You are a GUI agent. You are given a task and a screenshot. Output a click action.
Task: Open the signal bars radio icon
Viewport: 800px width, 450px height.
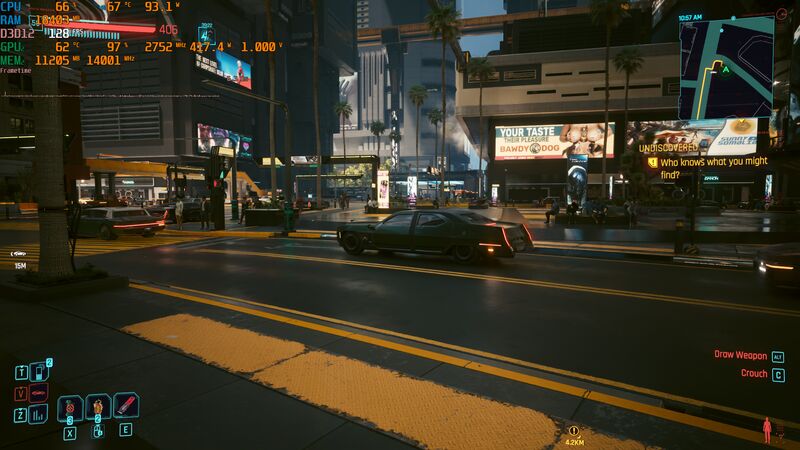click(x=39, y=413)
